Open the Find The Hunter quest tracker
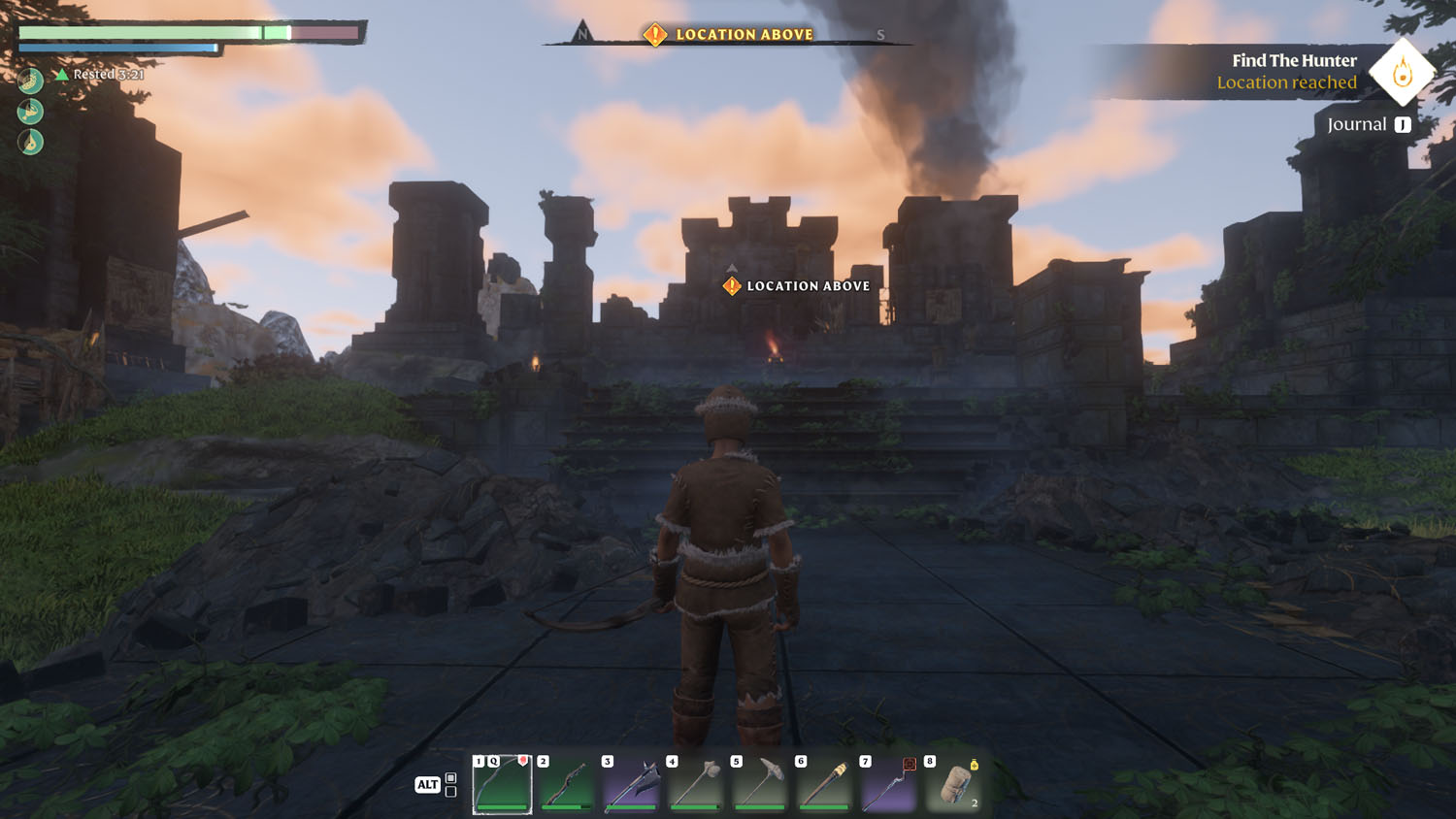Viewport: 1456px width, 819px height. click(x=1293, y=71)
